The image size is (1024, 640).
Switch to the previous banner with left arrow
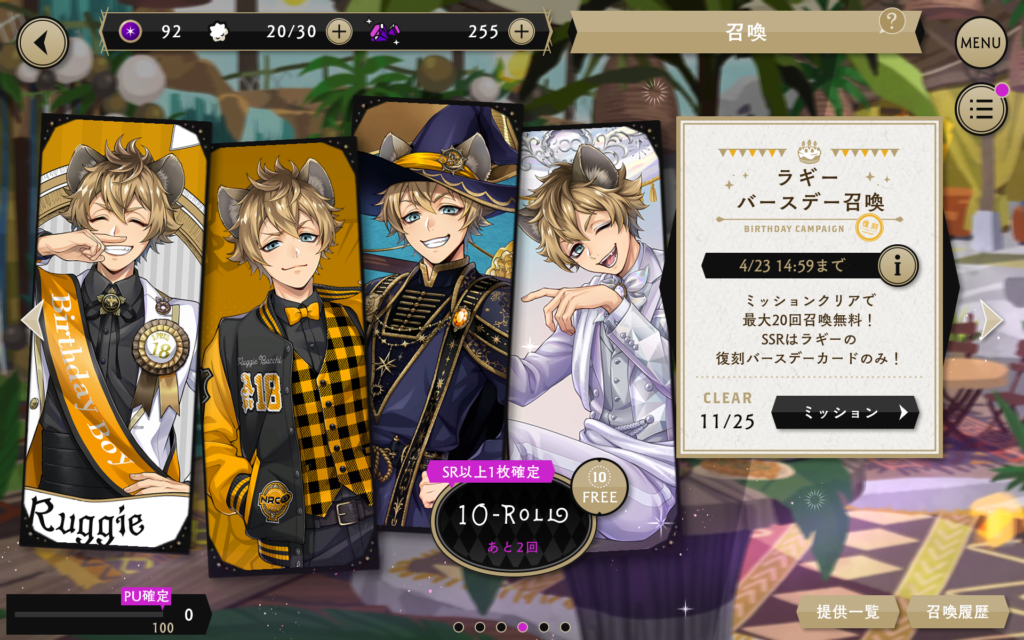coord(32,320)
